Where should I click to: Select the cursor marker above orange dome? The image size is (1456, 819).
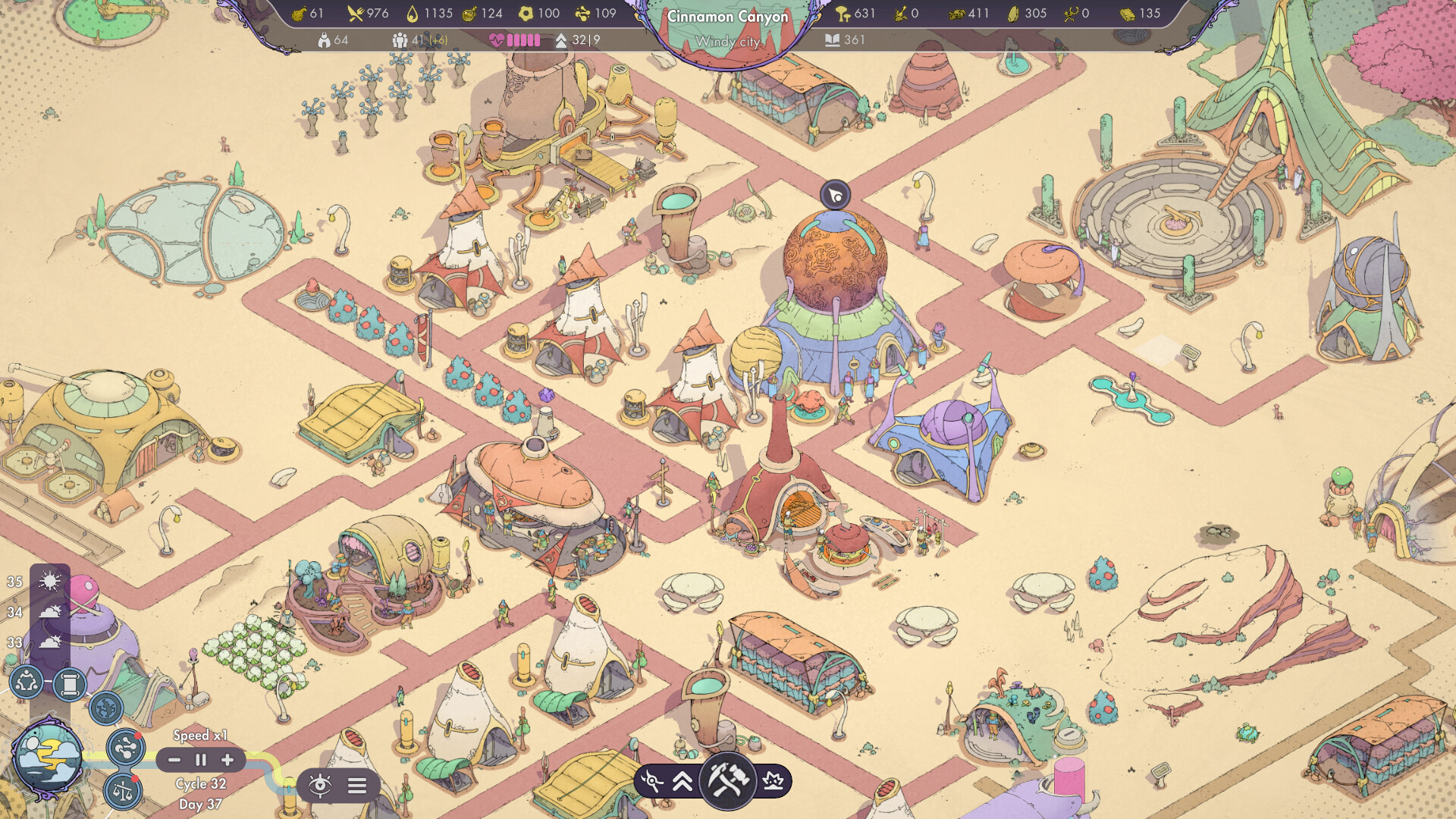835,196
